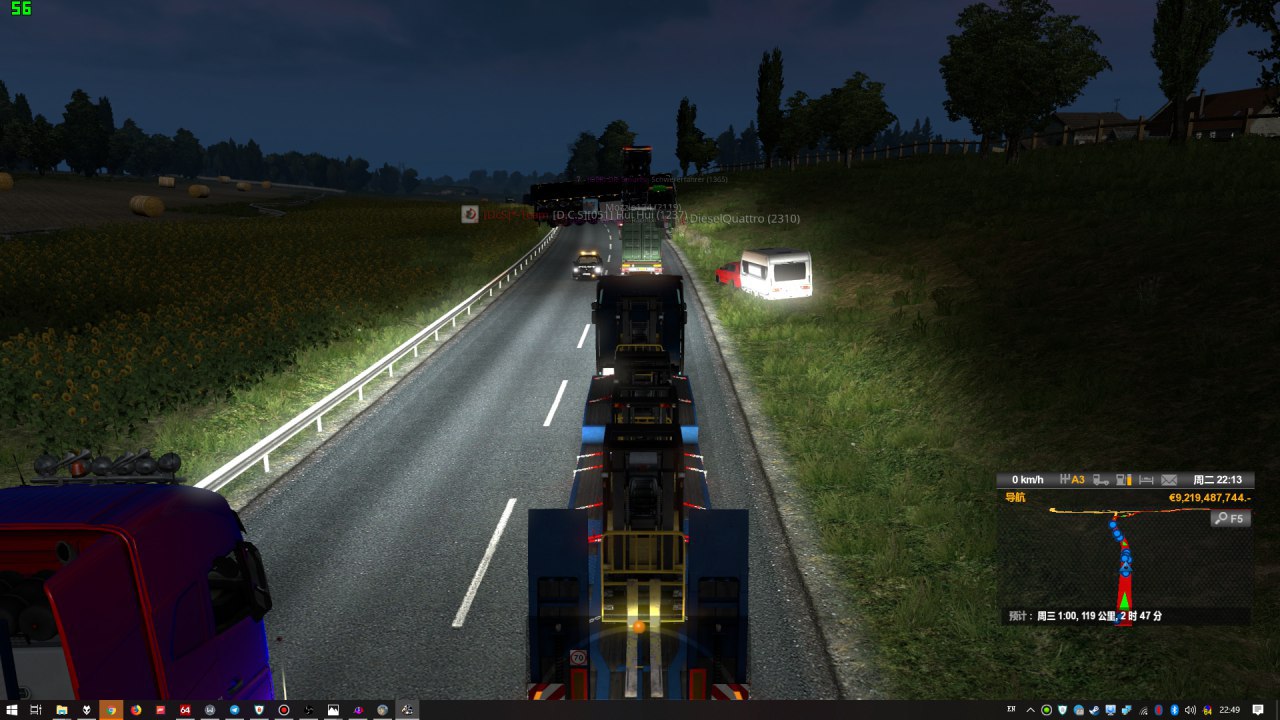
Task: Open the Windows Start menu
Action: coord(11,710)
